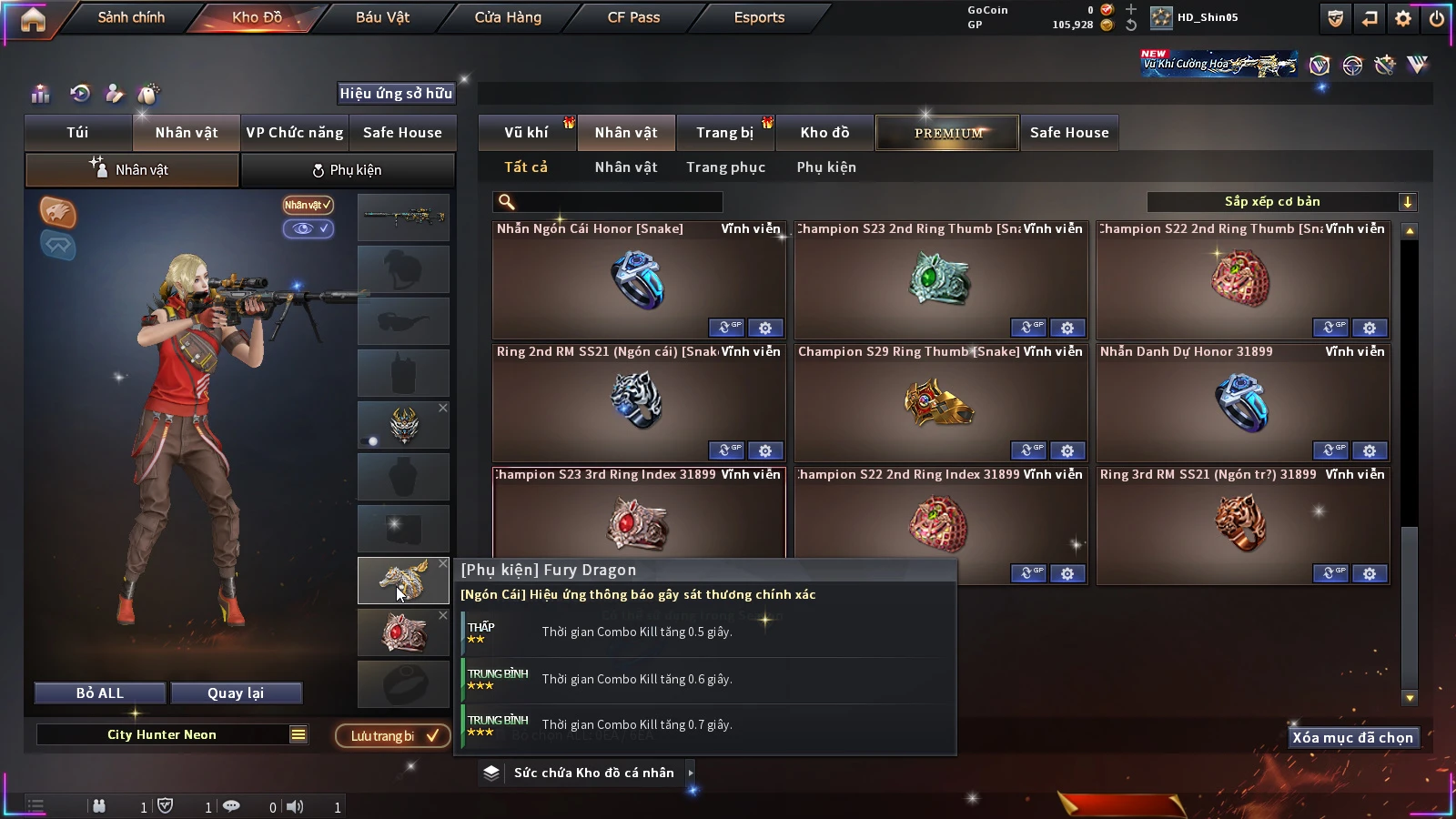Open the Cửa Hàng shop
Image resolution: width=1456 pixels, height=819 pixels.
click(x=508, y=17)
